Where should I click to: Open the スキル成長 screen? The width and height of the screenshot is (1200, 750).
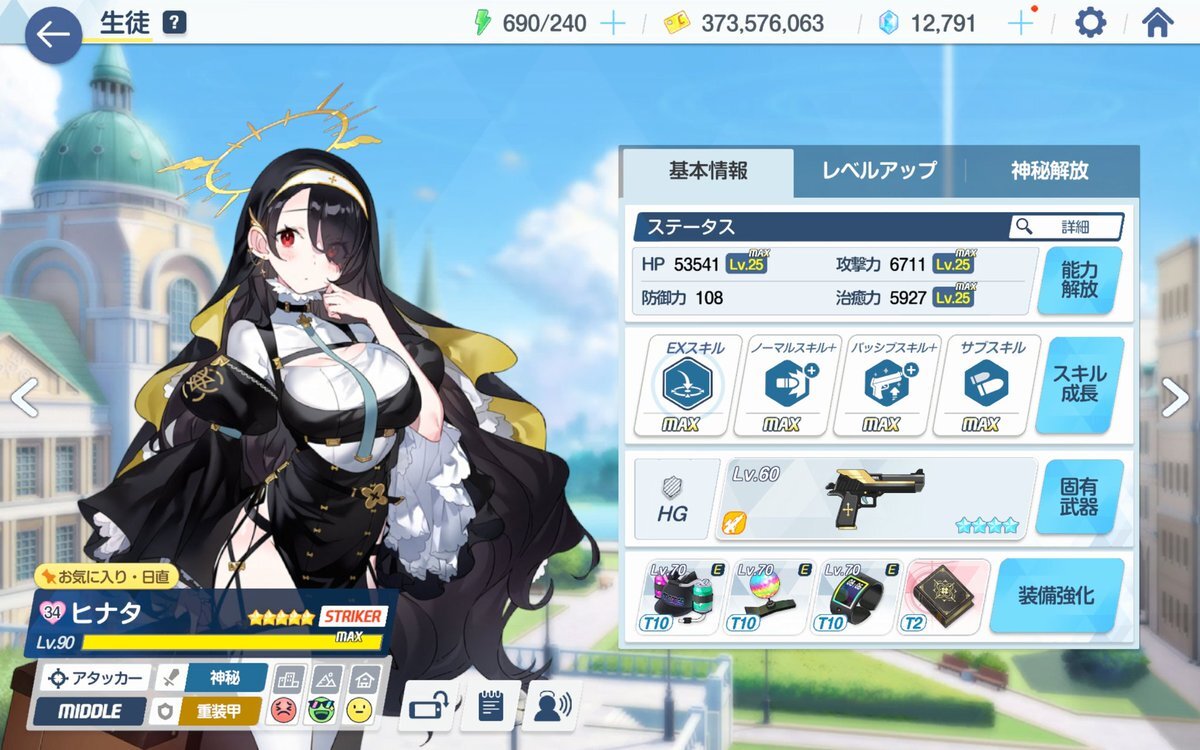(1079, 384)
